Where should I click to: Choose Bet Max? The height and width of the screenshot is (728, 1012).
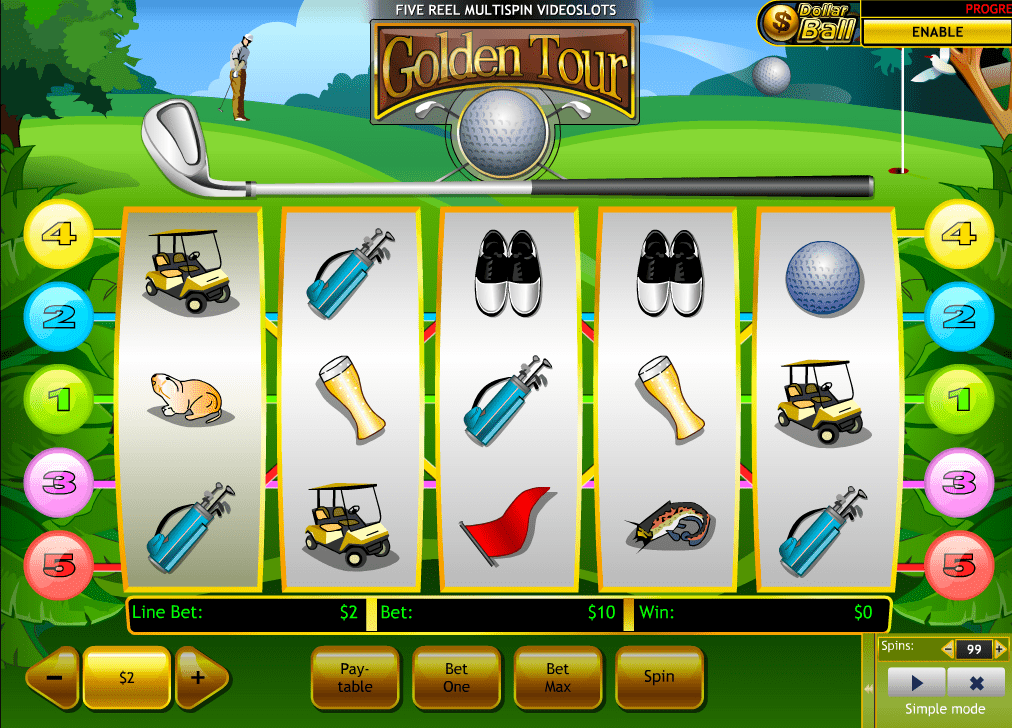pyautogui.click(x=557, y=677)
